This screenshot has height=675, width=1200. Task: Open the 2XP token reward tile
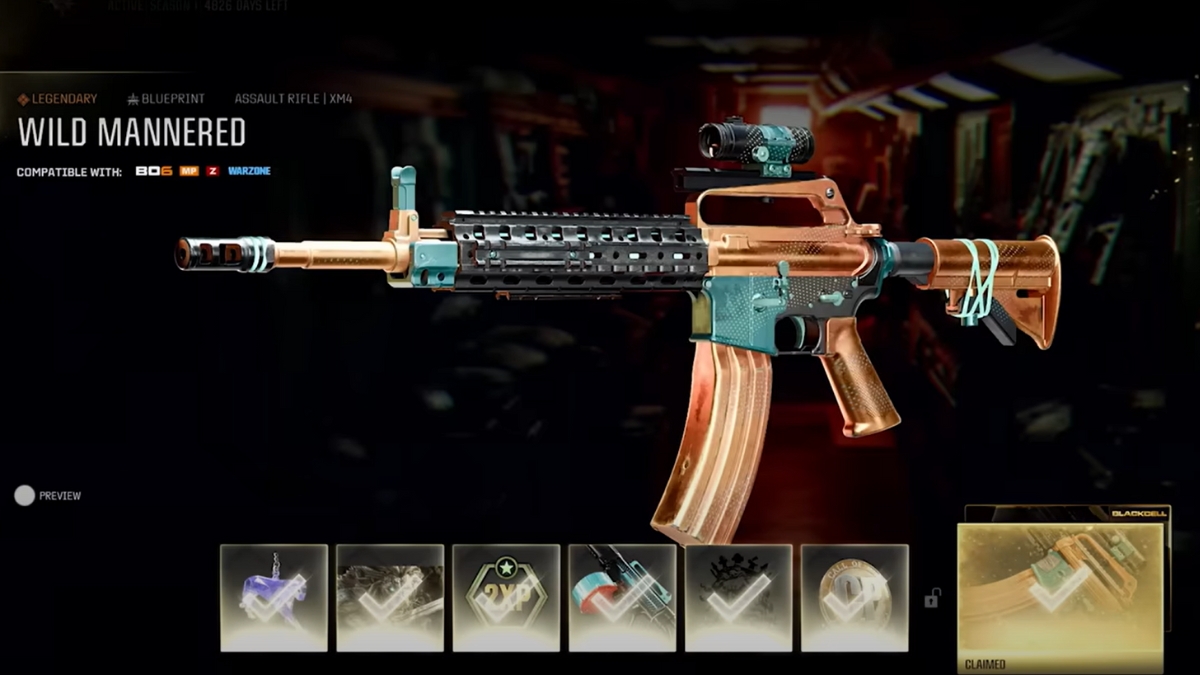coord(506,597)
